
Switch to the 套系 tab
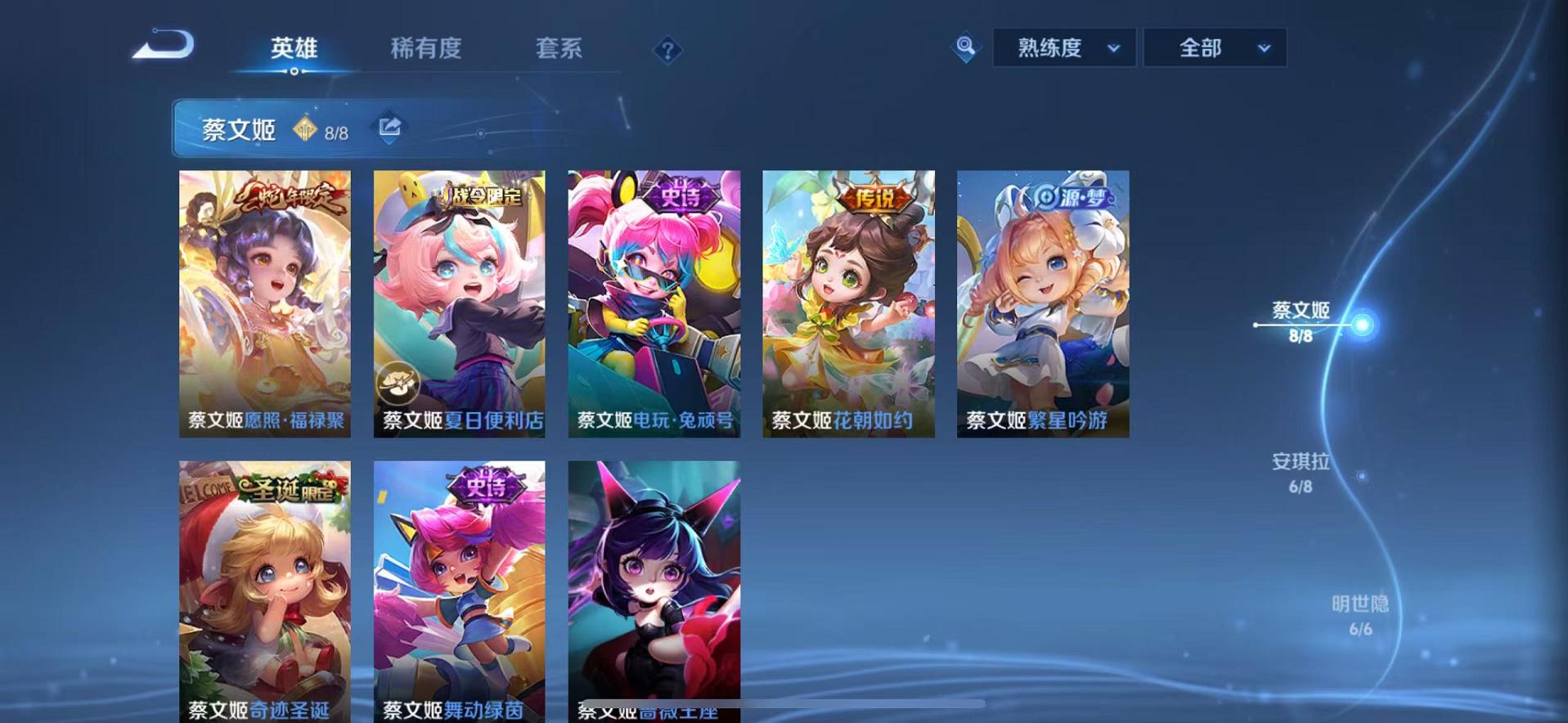coord(559,49)
